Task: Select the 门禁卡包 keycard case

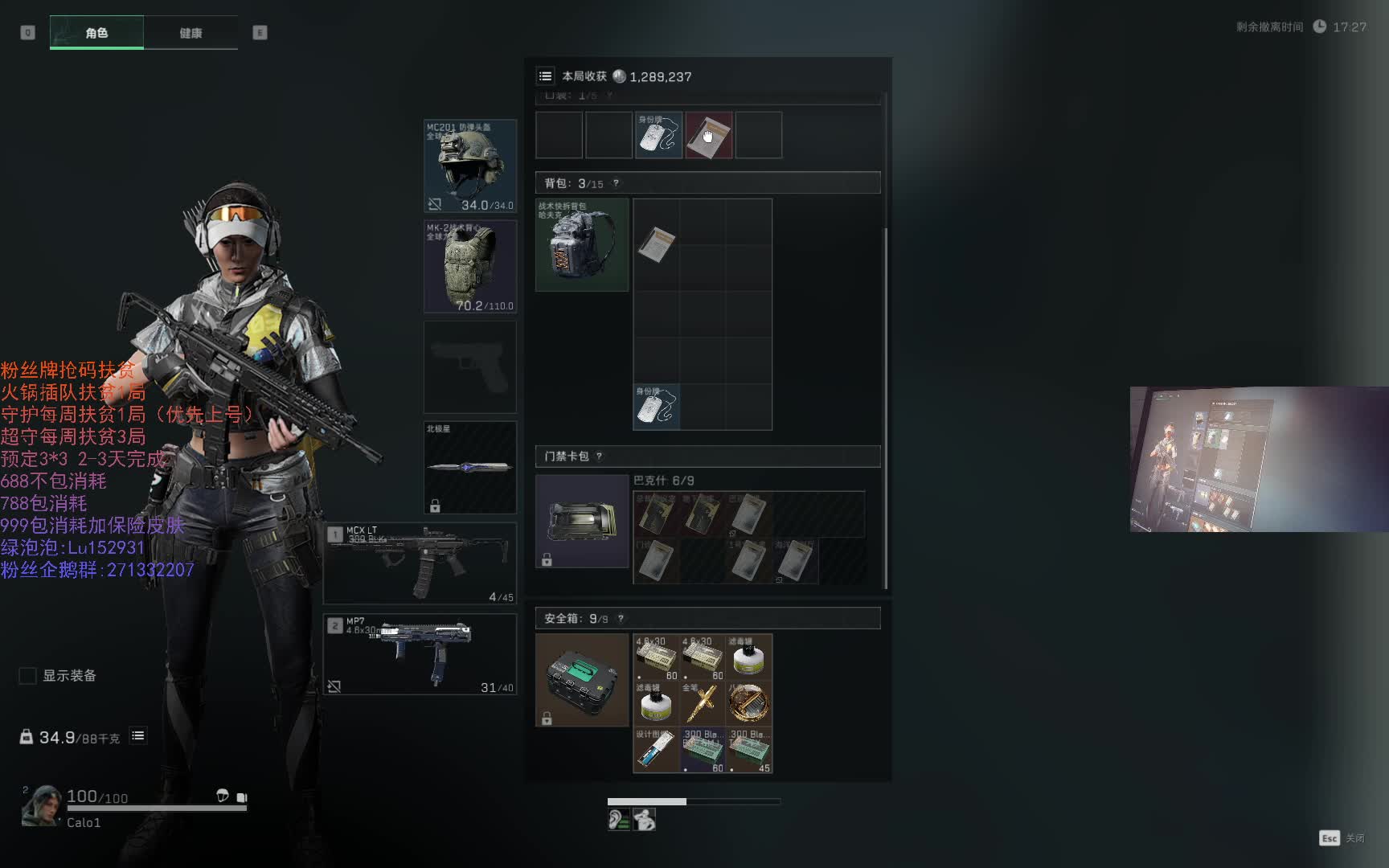Action: tap(582, 521)
